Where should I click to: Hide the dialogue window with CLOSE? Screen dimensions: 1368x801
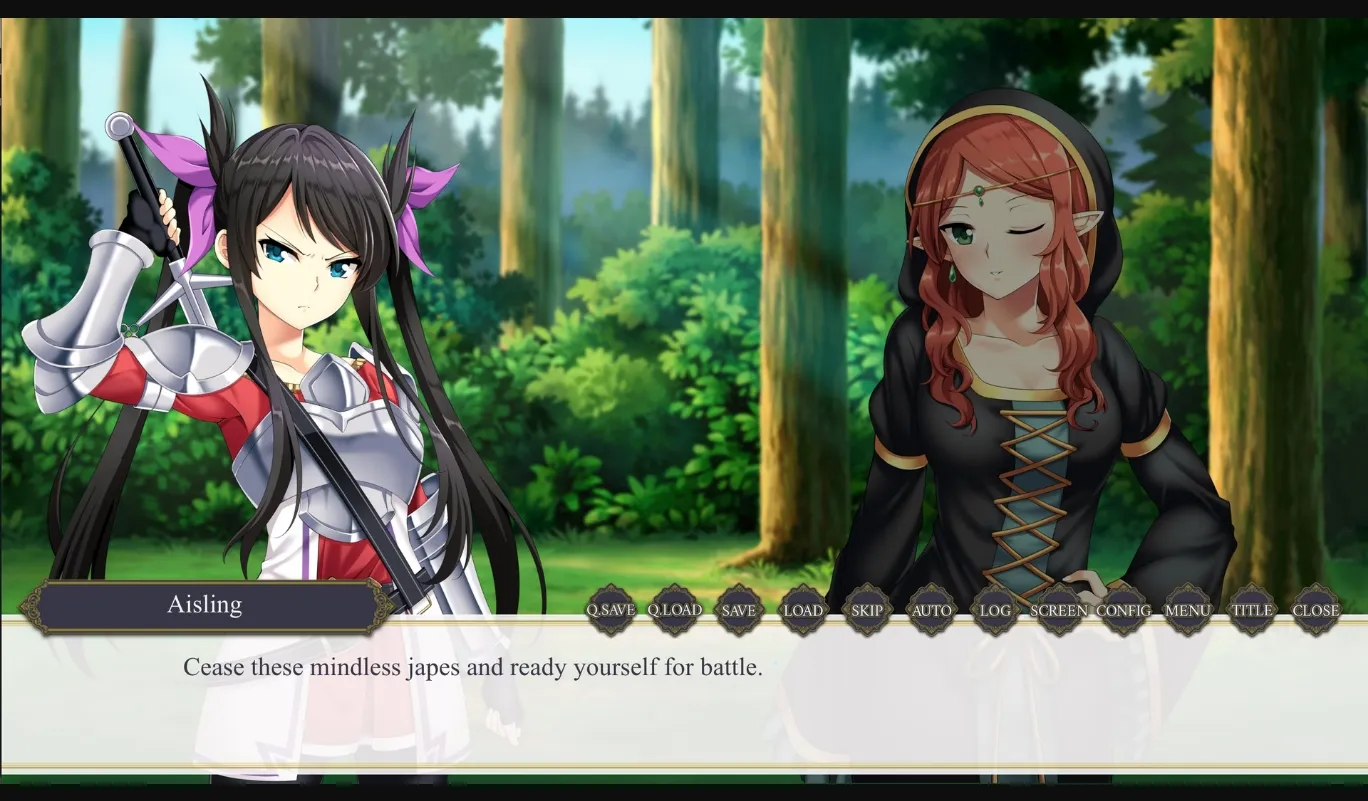(1316, 609)
